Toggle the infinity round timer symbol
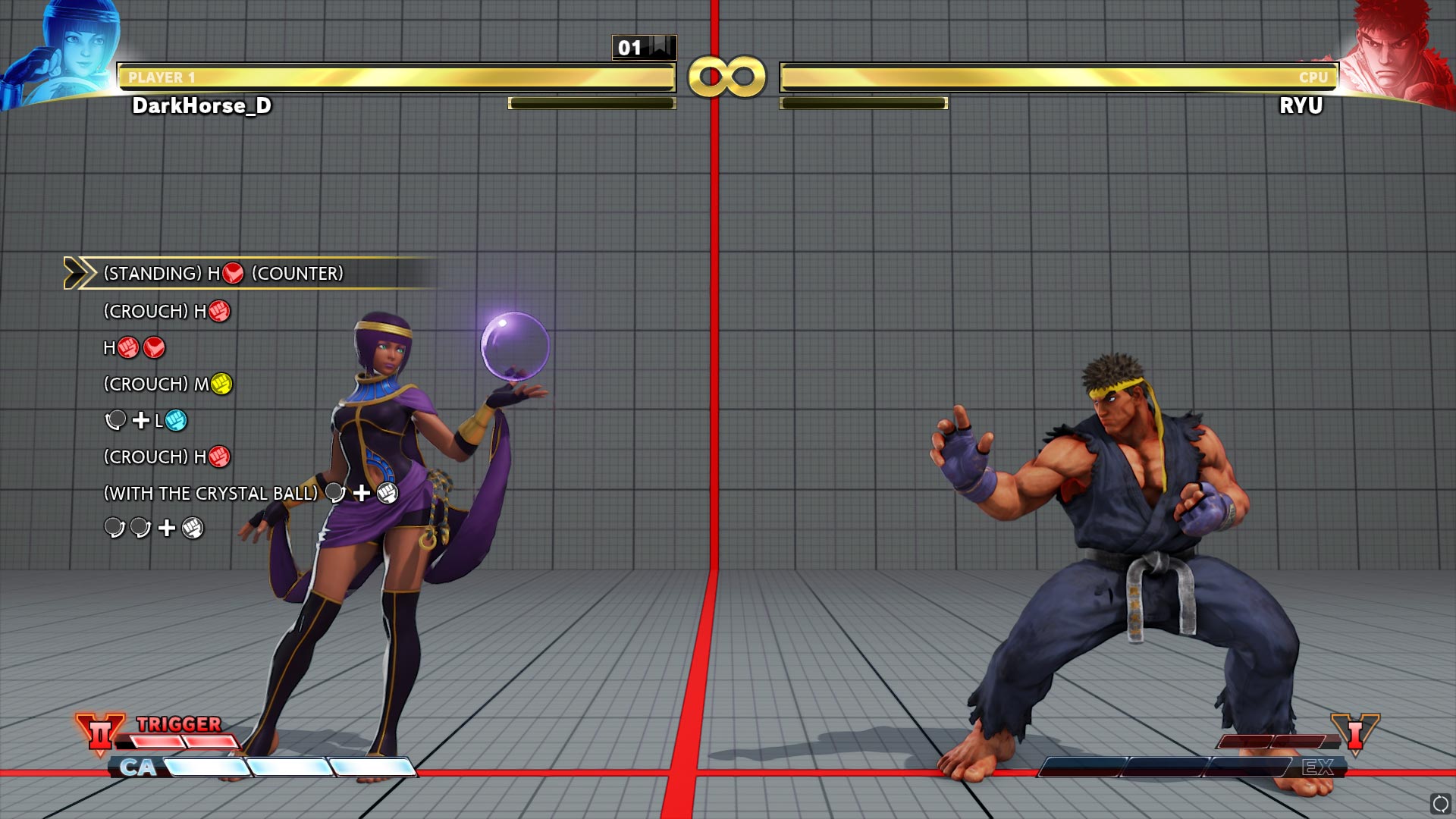Image resolution: width=1456 pixels, height=819 pixels. 726,78
